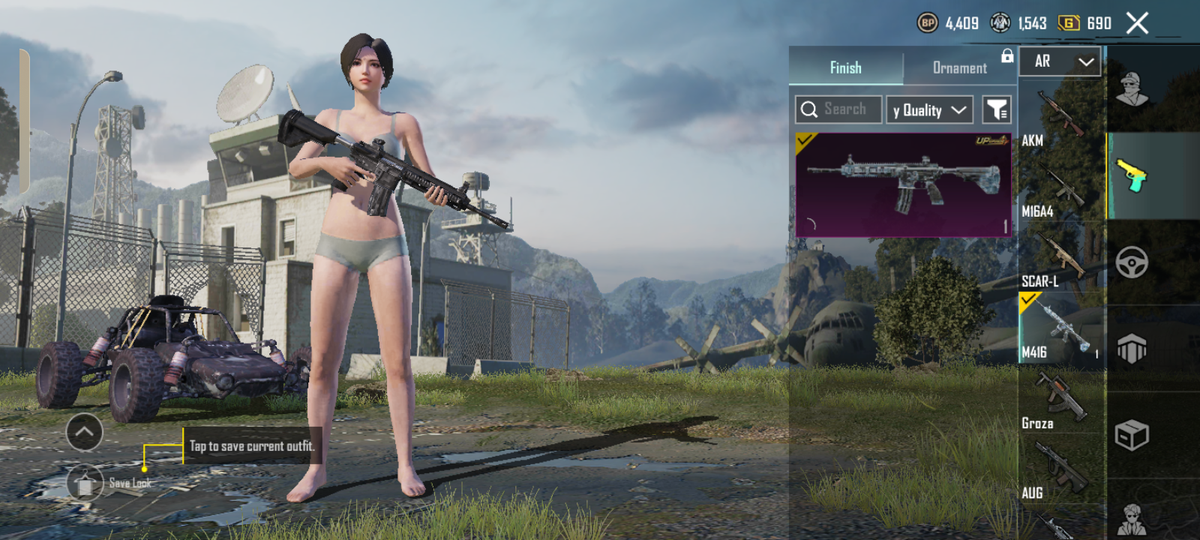Open the crate box category
The height and width of the screenshot is (540, 1200).
coord(1132,435)
